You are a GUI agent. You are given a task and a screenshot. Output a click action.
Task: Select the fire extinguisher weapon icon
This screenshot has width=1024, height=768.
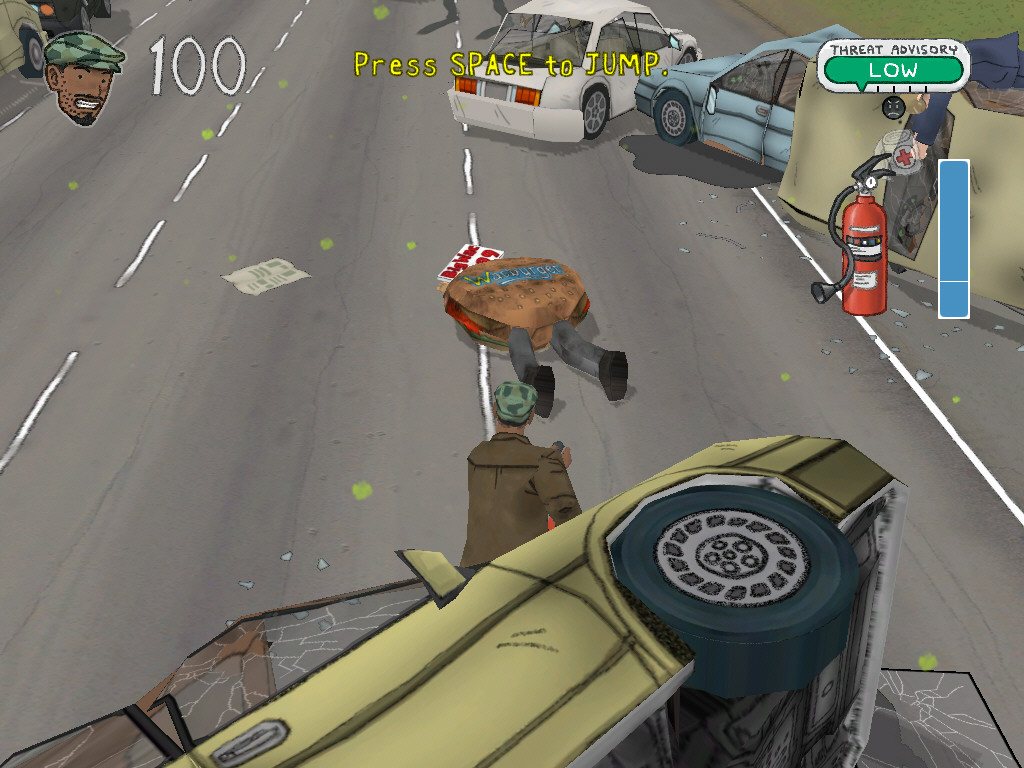pyautogui.click(x=859, y=240)
